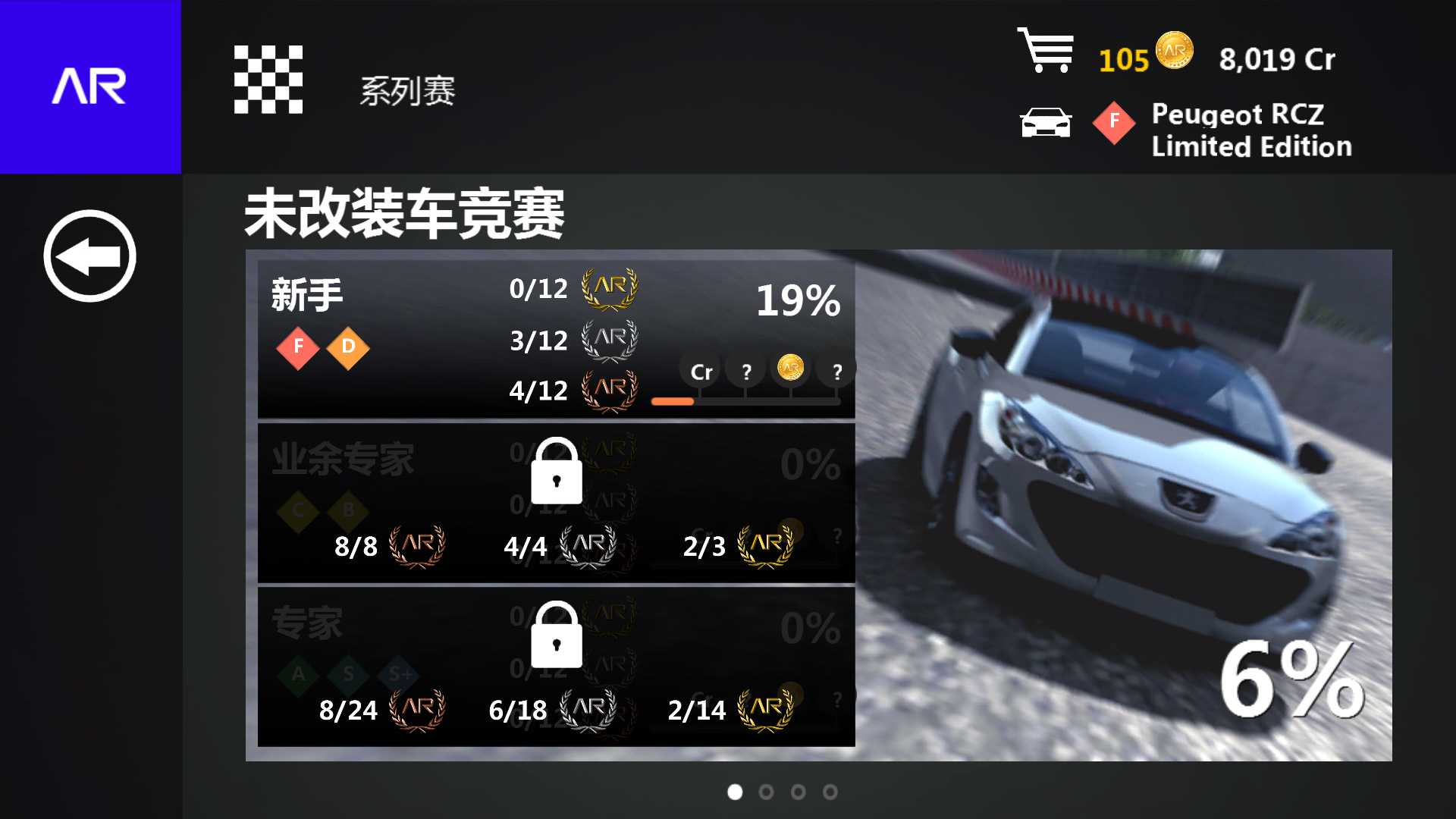Select the silver trophy next to 3/12
The width and height of the screenshot is (1456, 819).
point(607,340)
